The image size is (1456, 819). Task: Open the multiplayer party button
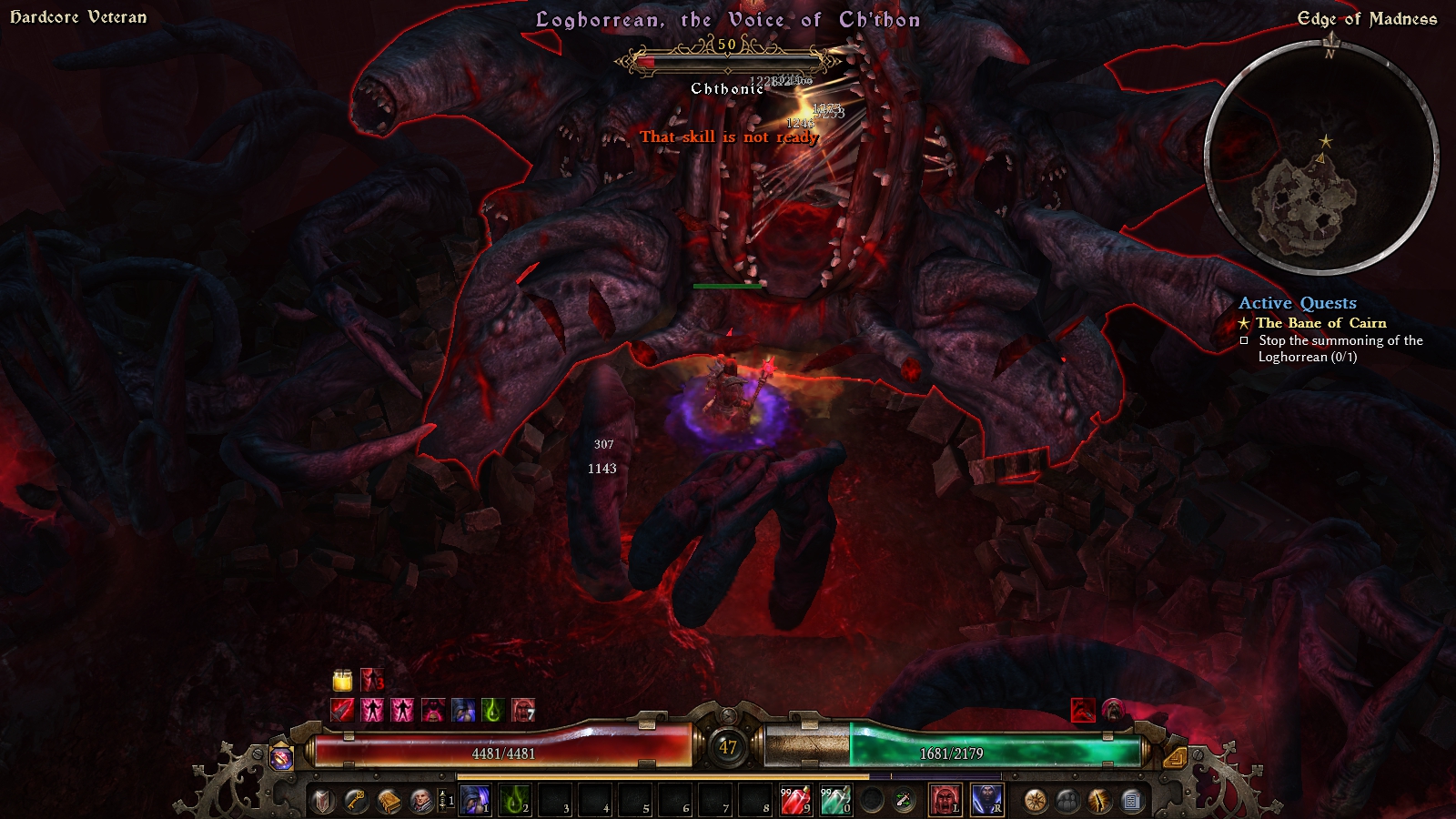pos(1067,801)
